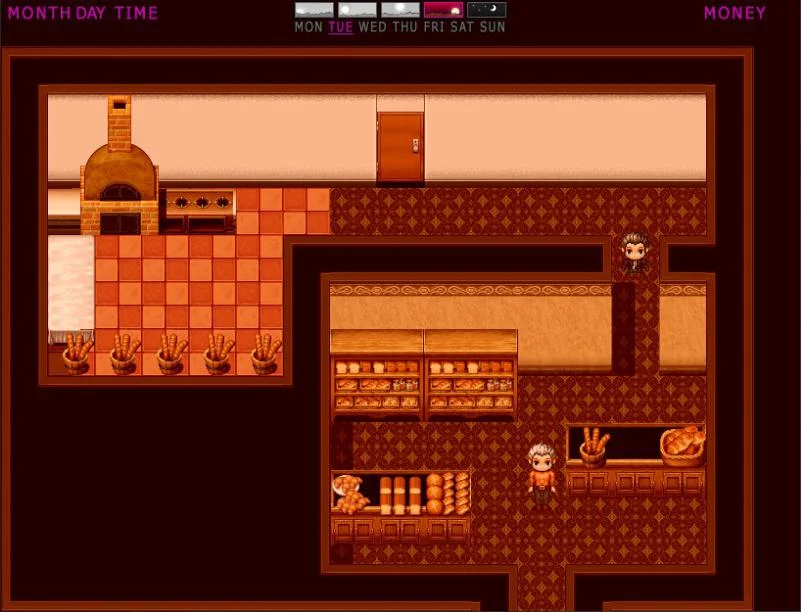Screen dimensions: 801x612
Task: Click the night moon time icon
Action: tap(486, 10)
